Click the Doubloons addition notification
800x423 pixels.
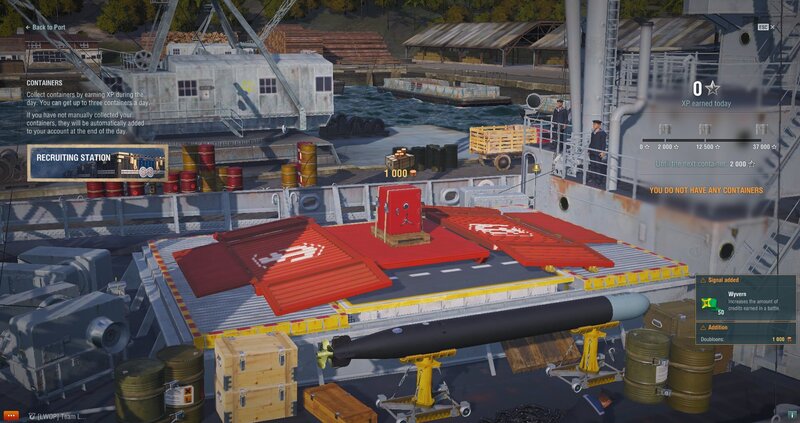(747, 334)
